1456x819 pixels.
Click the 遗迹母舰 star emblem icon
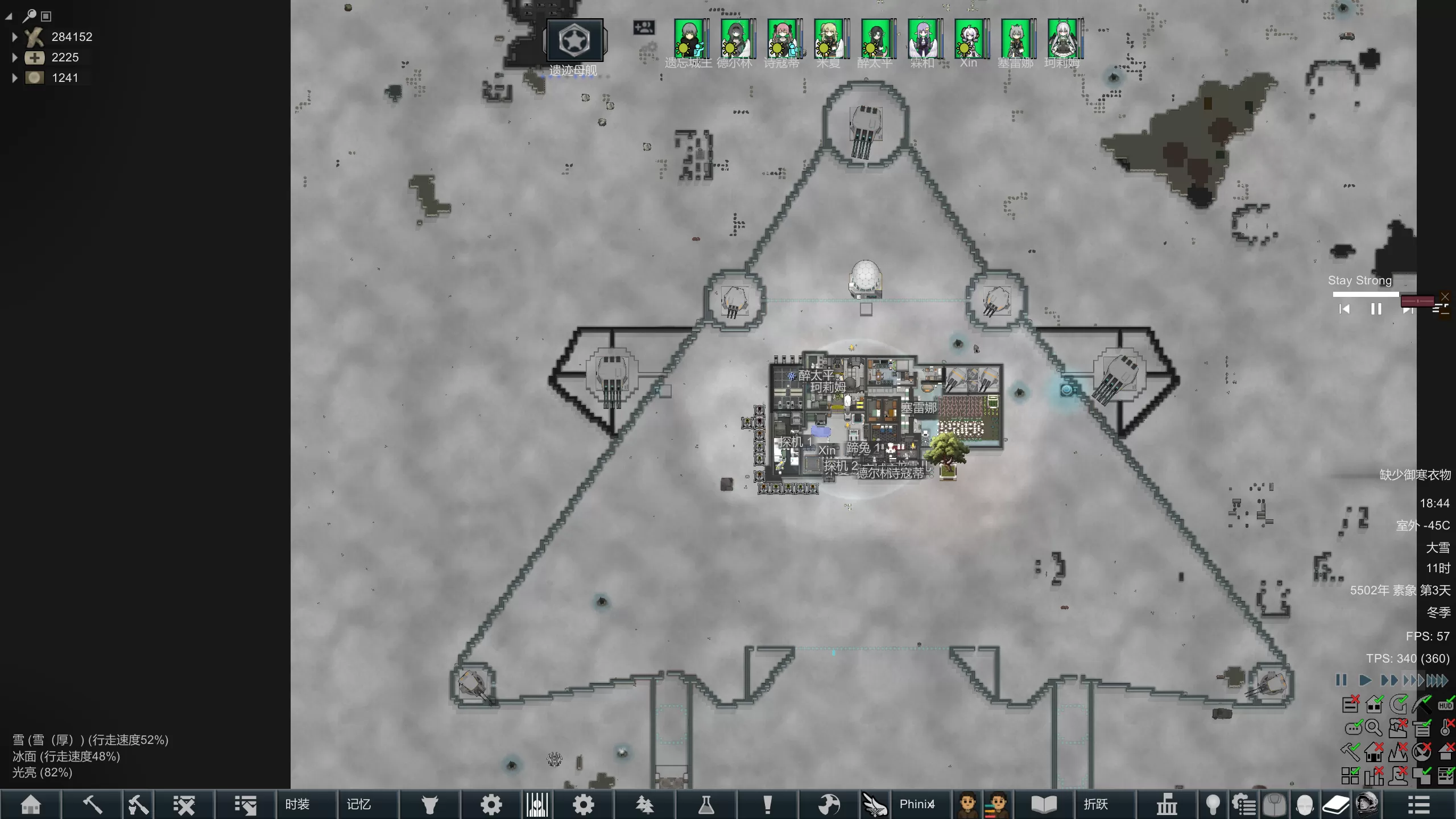click(574, 40)
